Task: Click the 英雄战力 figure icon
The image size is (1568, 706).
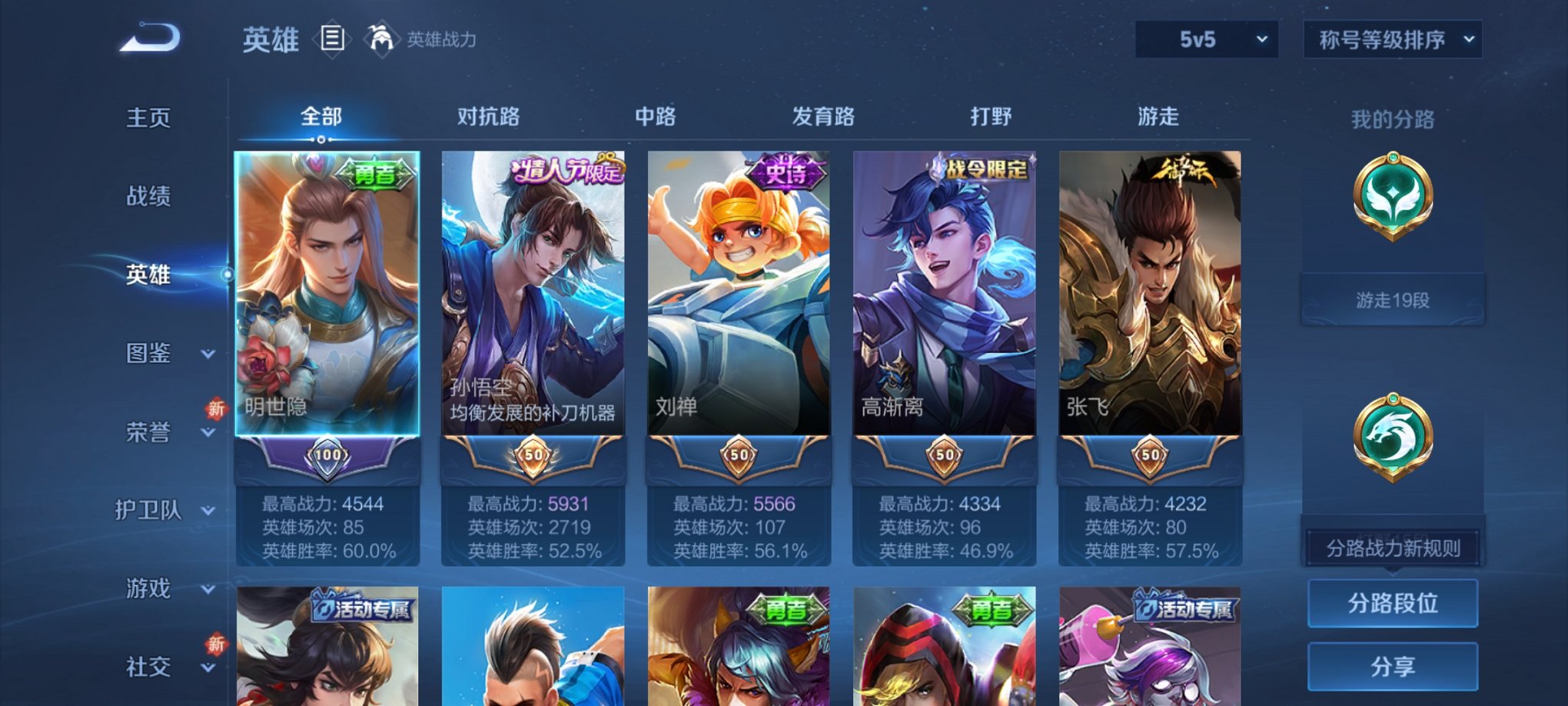Action: pos(382,37)
